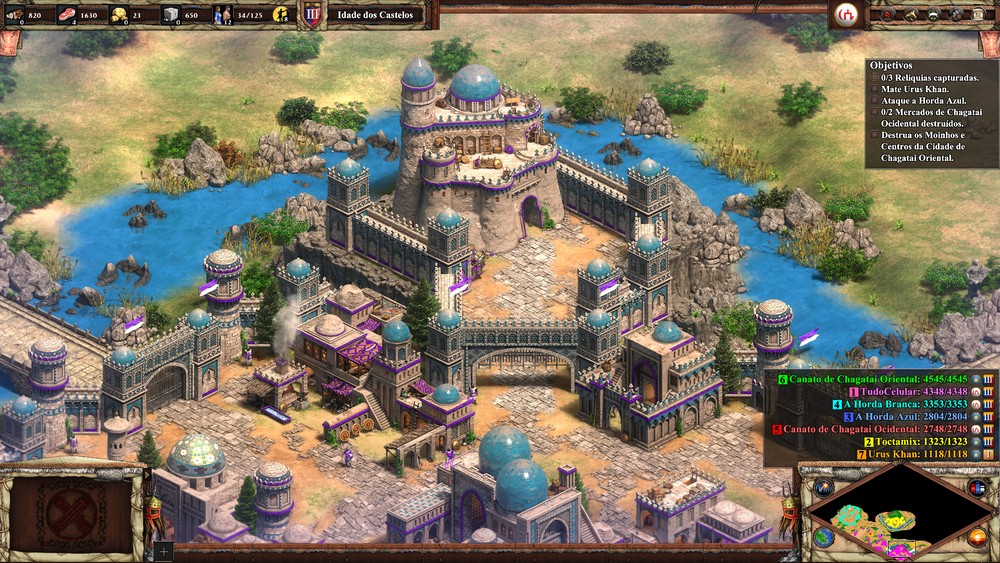Viewport: 1000px width, 563px height.
Task: Open the diplomacy handshake icon
Action: pos(933,14)
